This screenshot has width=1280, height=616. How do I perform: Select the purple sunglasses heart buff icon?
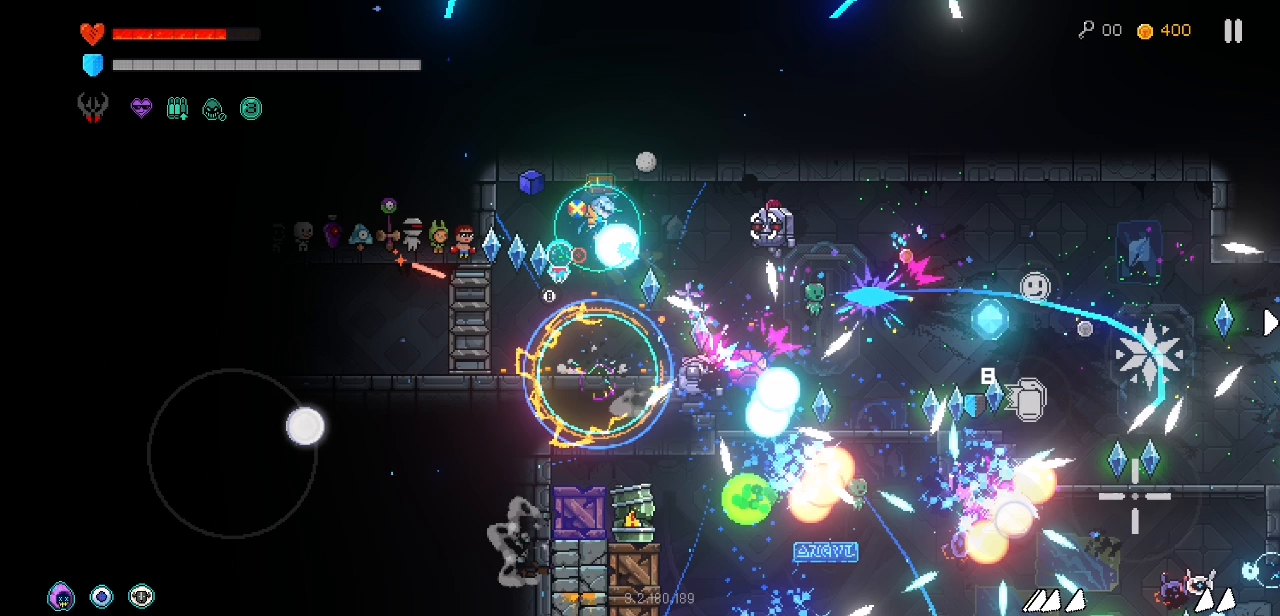(141, 108)
